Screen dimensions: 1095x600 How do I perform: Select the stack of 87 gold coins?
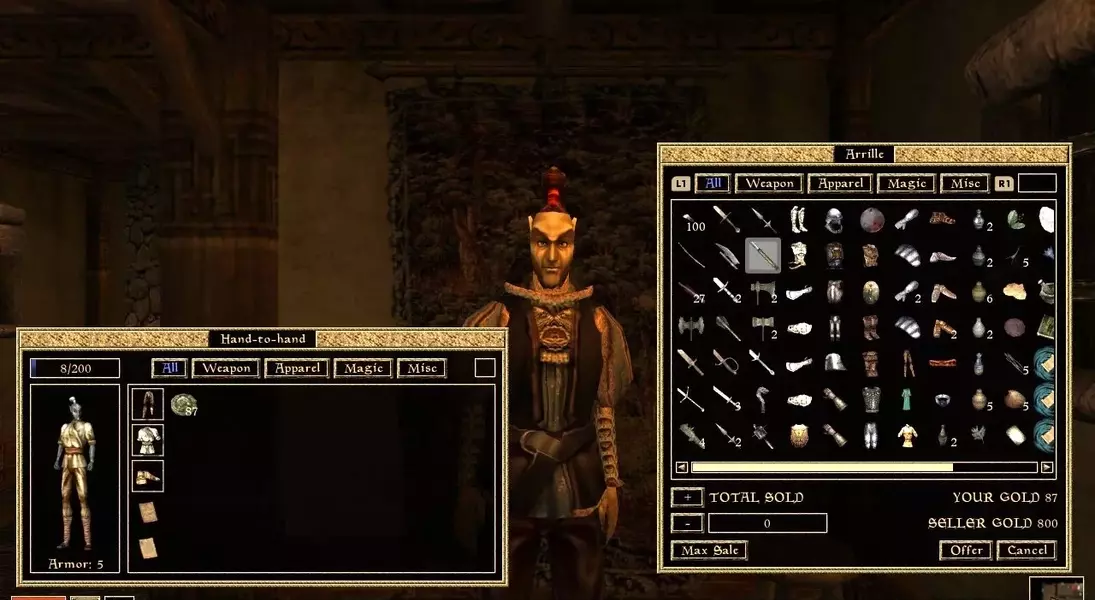(183, 404)
